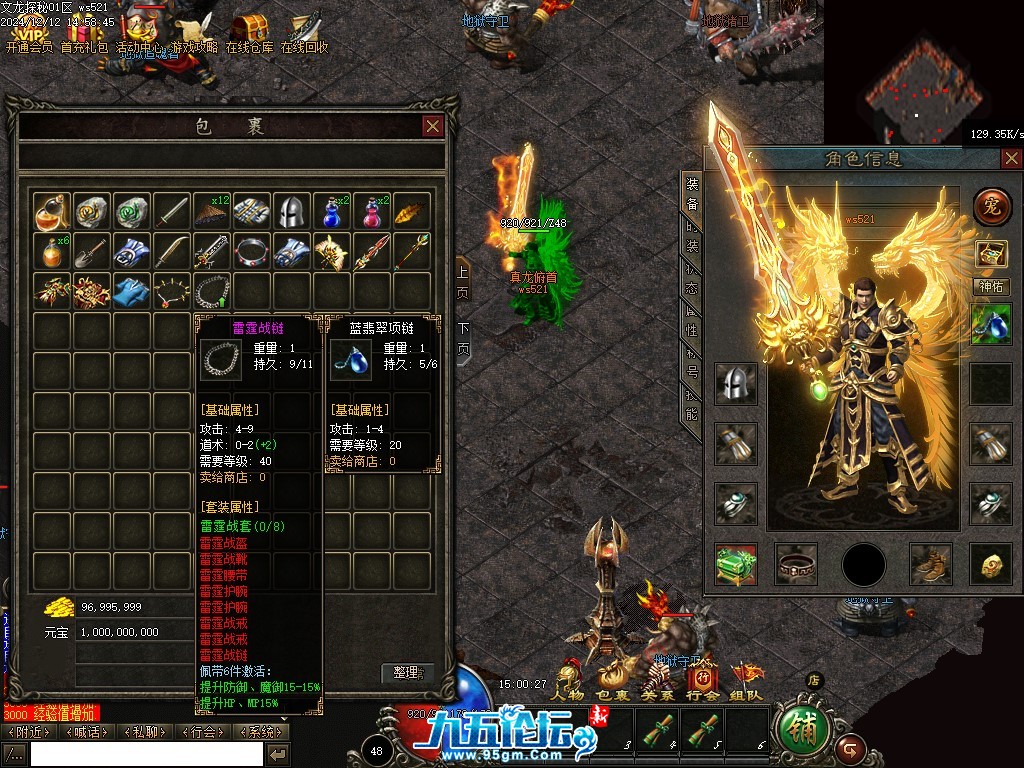Click the 神佑 button

coord(992,287)
